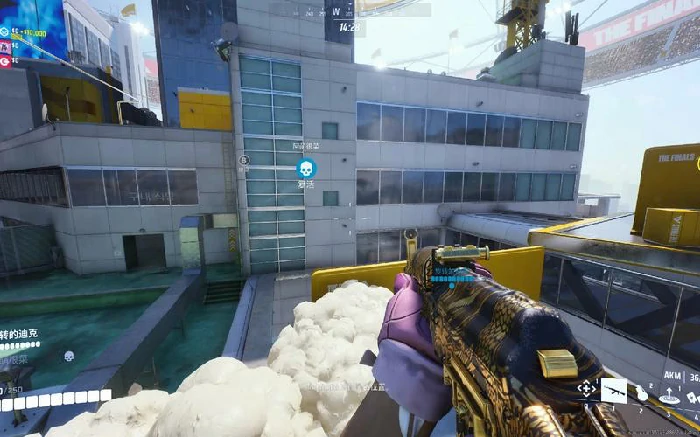This screenshot has height=437, width=700.
Task: Select the four-arrow crosshair specialization icon
Action: [x=586, y=390]
